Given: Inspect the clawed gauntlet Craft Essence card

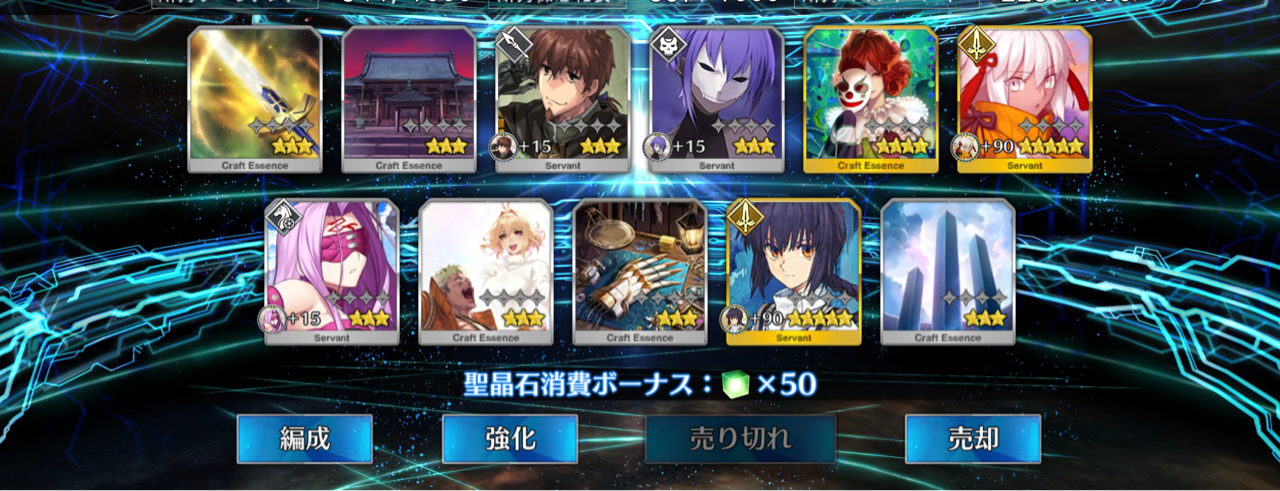Looking at the screenshot, I should click(x=640, y=272).
